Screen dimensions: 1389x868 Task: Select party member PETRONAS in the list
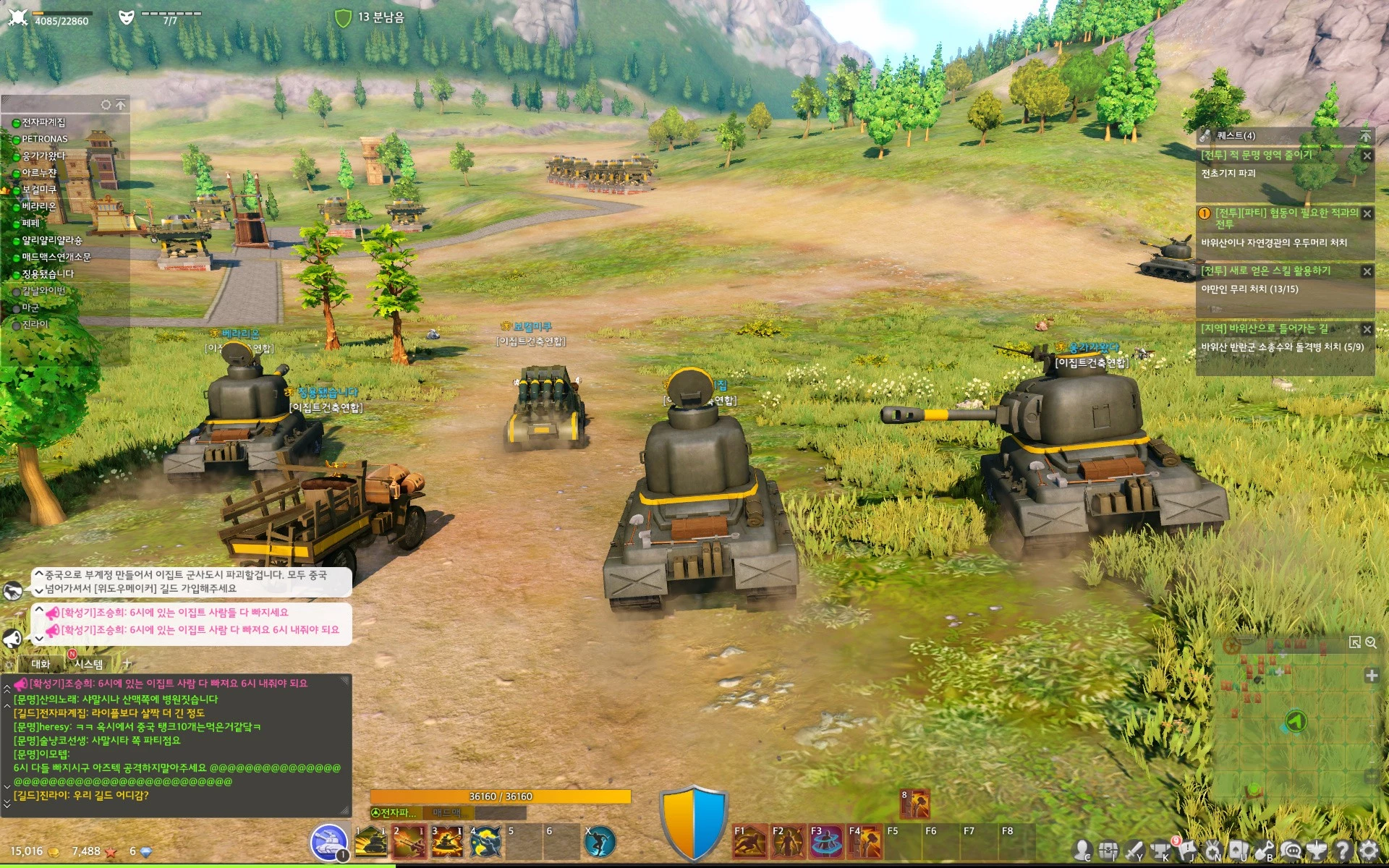(x=44, y=139)
